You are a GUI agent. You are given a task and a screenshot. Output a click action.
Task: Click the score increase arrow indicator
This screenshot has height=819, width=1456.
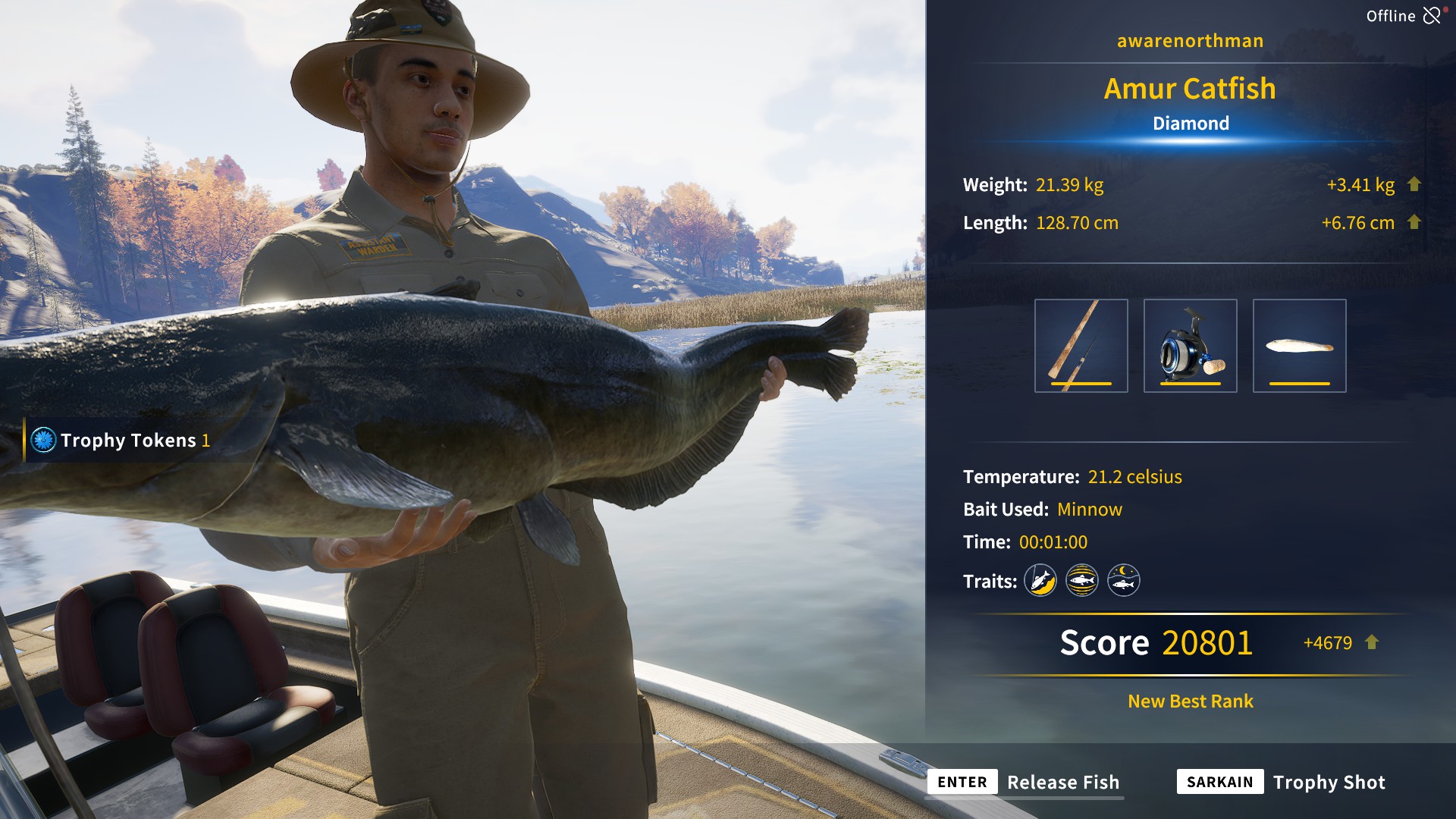(1372, 642)
